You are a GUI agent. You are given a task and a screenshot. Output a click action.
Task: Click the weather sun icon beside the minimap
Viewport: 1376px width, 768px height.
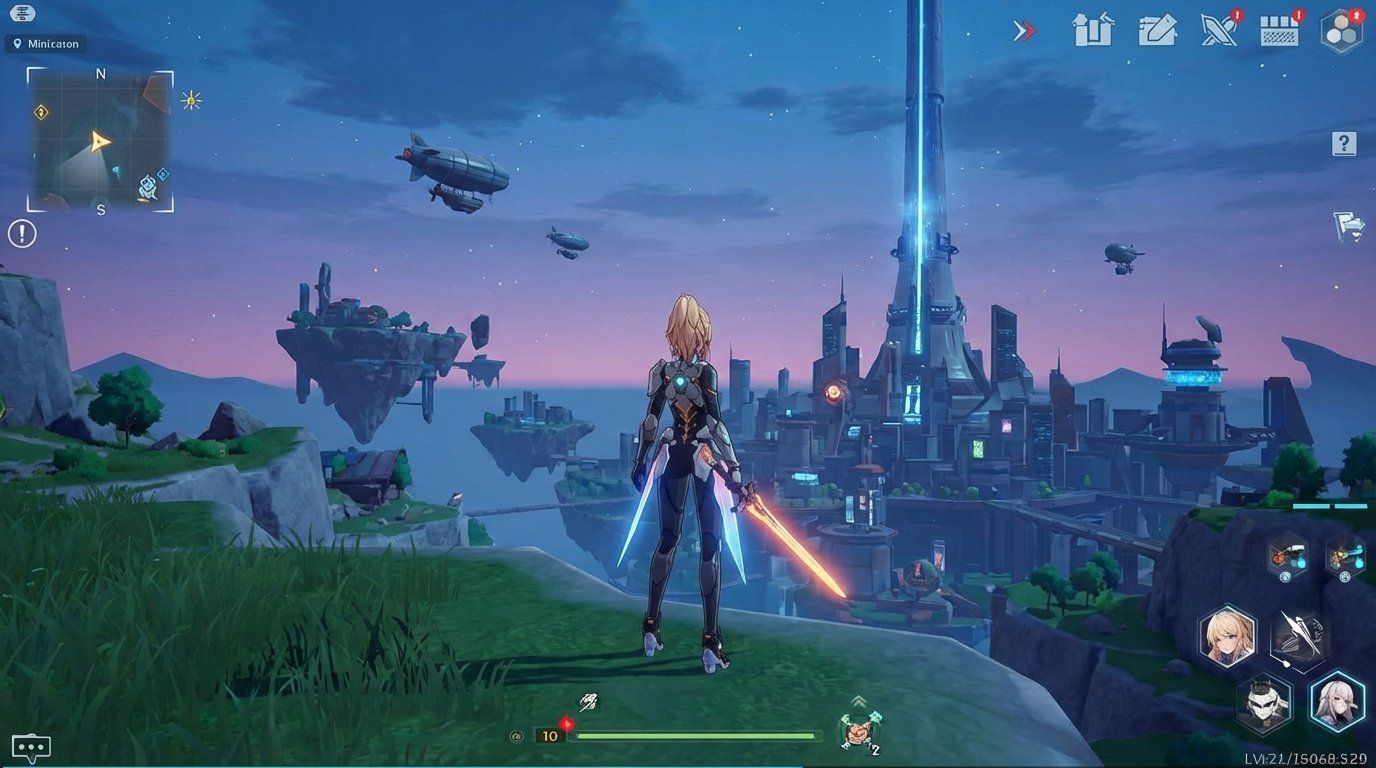(x=189, y=100)
